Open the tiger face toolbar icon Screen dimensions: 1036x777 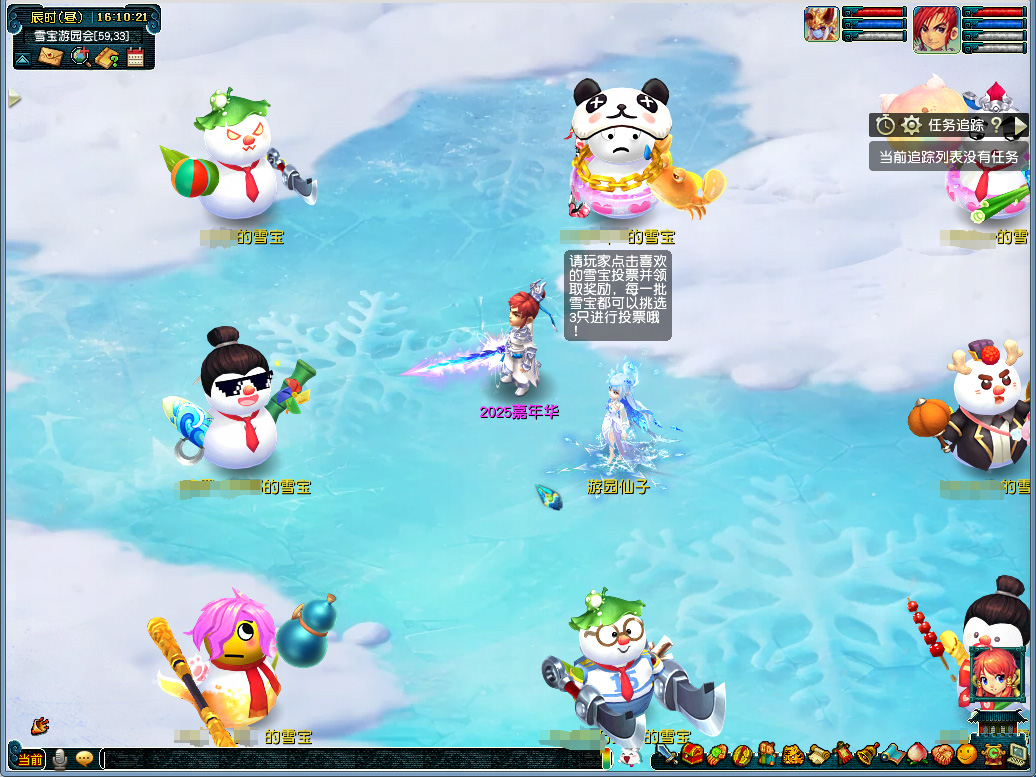tap(793, 755)
